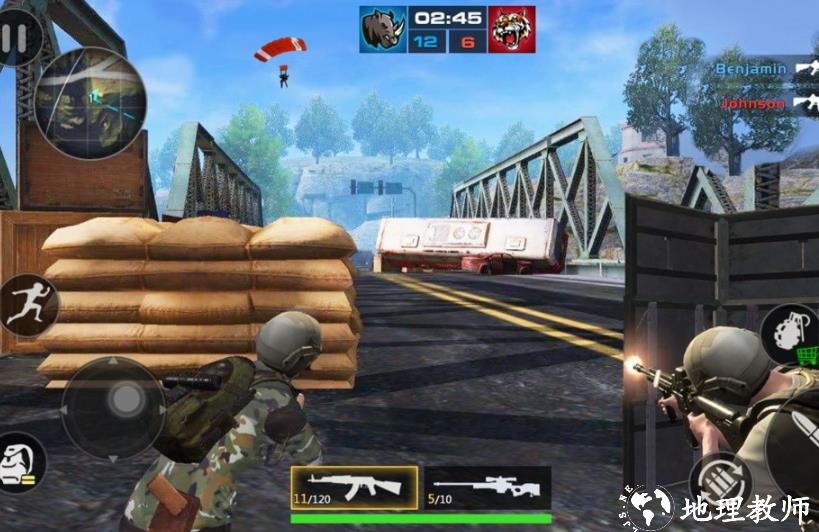
Task: Open the shop via green cart icon
Action: [808, 354]
